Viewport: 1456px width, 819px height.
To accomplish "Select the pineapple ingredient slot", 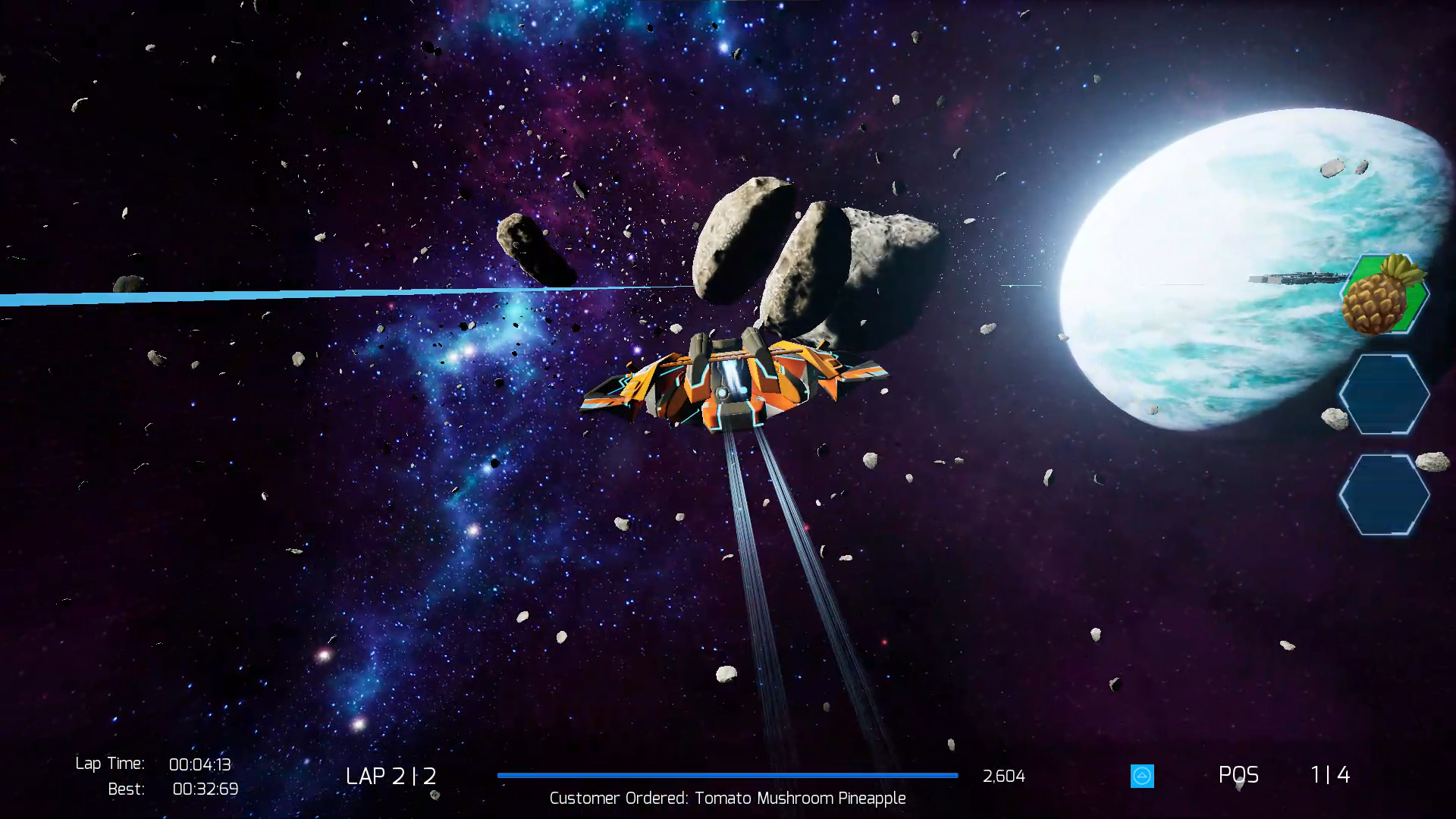I will [x=1383, y=295].
